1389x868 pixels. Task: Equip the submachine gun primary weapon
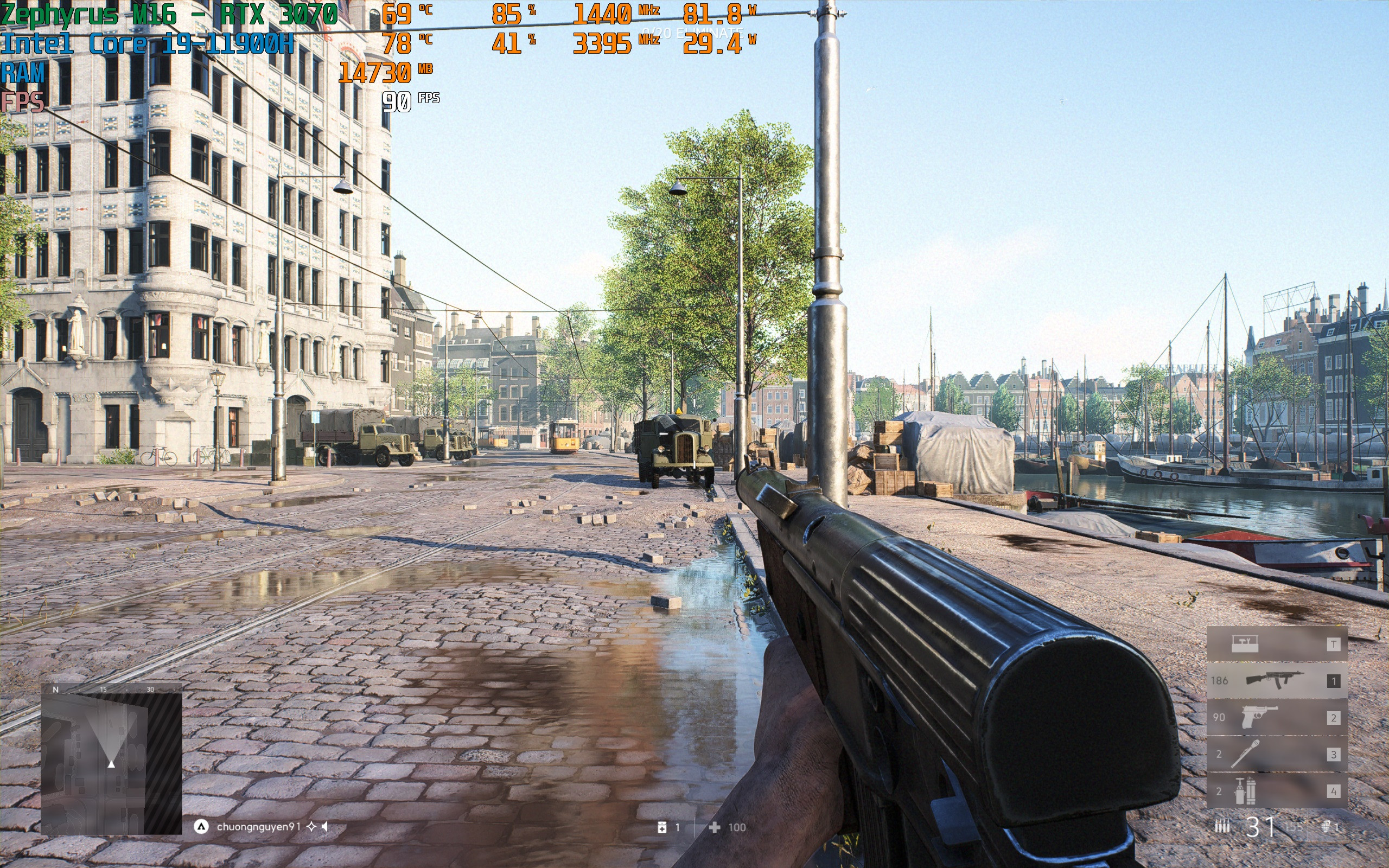1277,681
